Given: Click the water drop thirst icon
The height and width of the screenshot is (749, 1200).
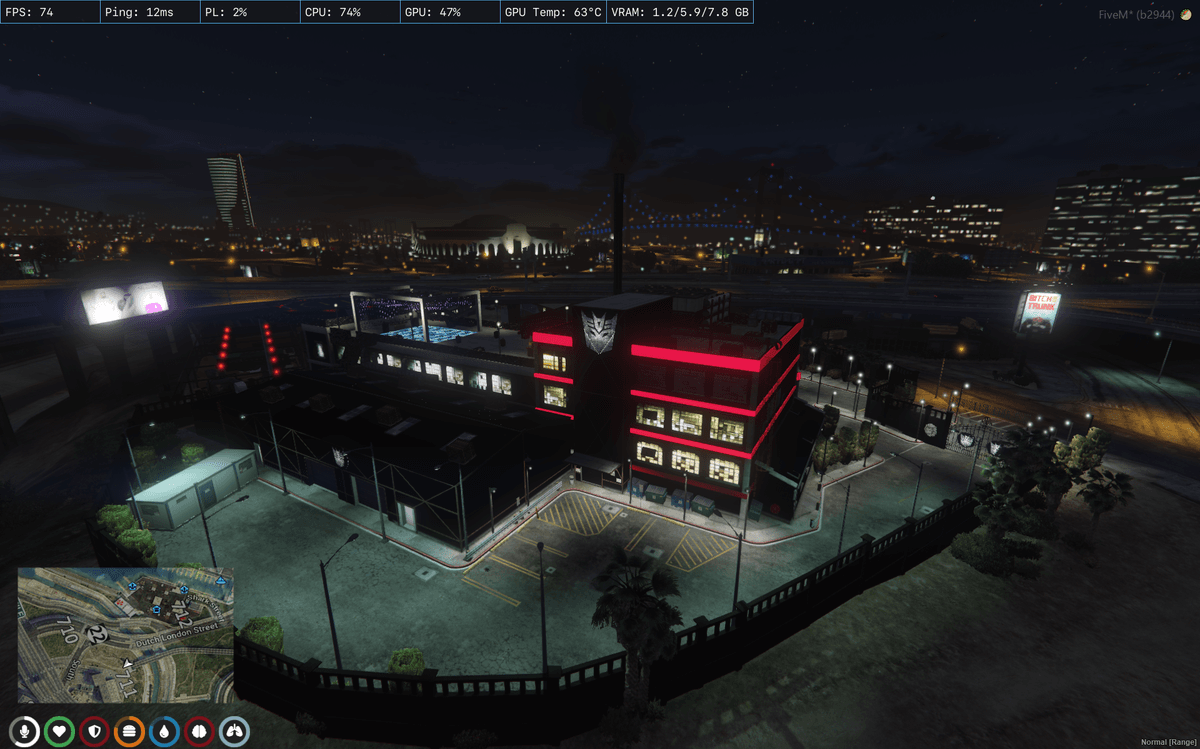Looking at the screenshot, I should (x=164, y=731).
